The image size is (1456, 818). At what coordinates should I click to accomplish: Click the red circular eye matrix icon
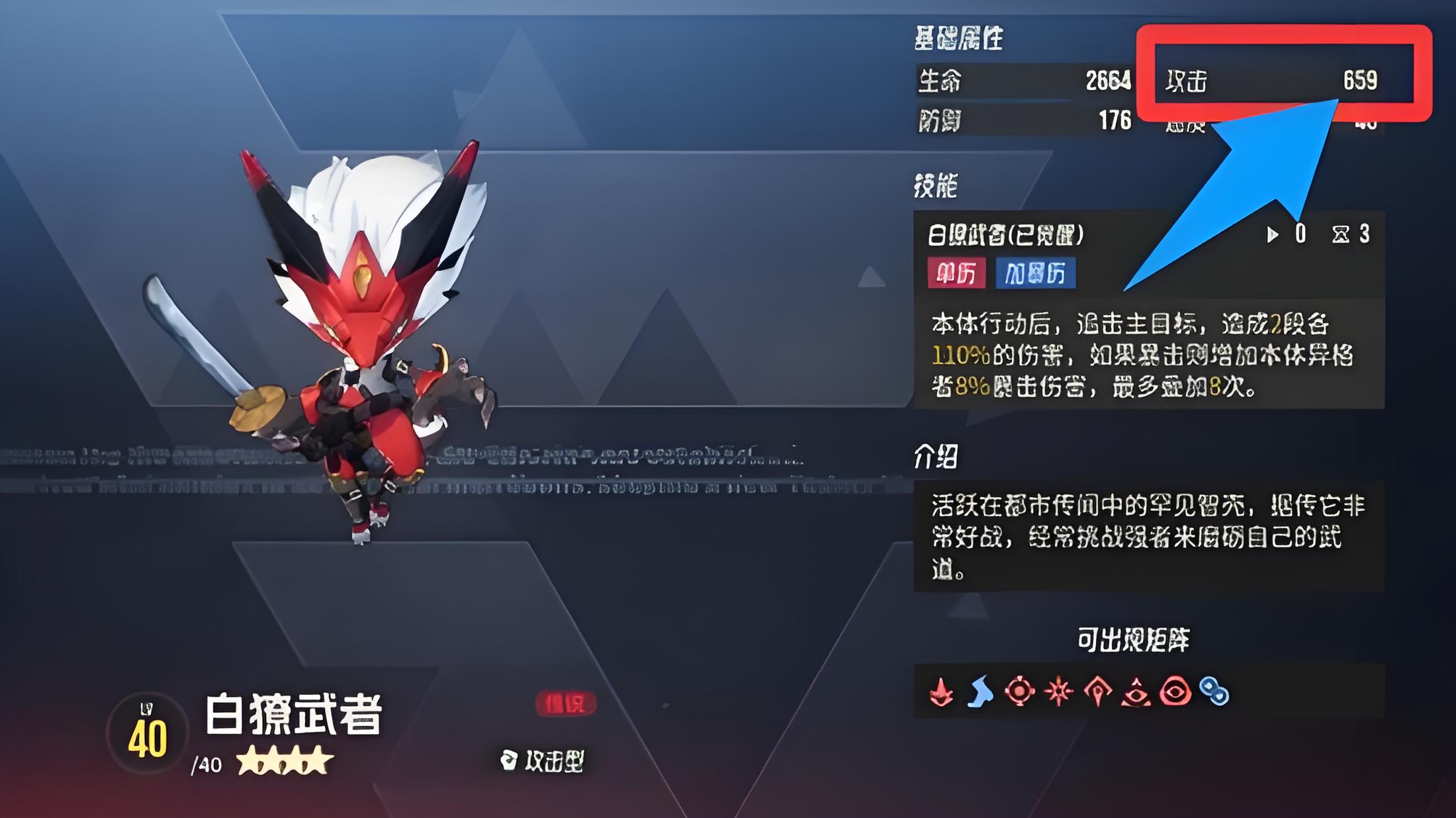click(x=1175, y=692)
